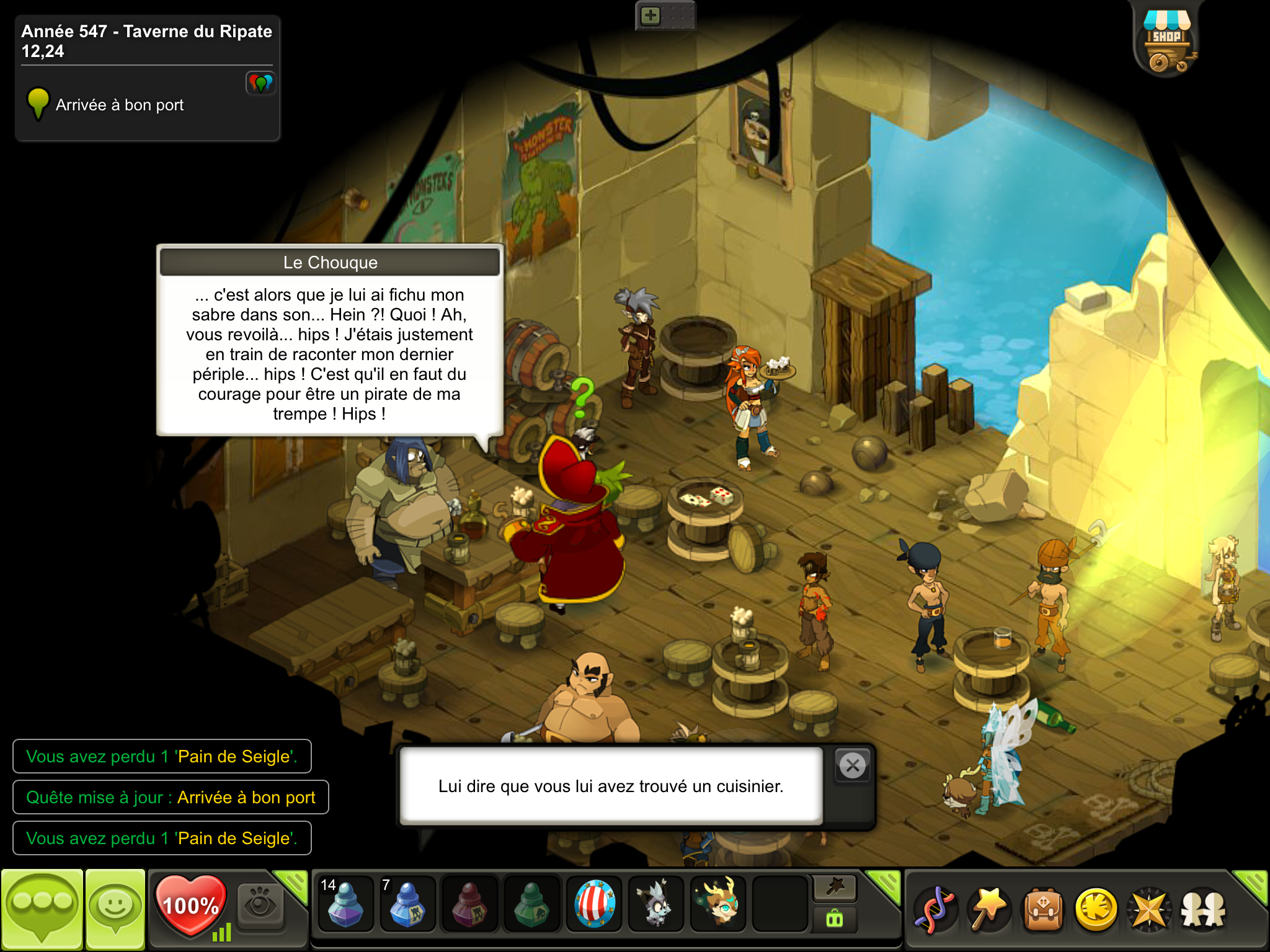Use the blue potion with 7 count
The height and width of the screenshot is (952, 1270).
pos(407,904)
